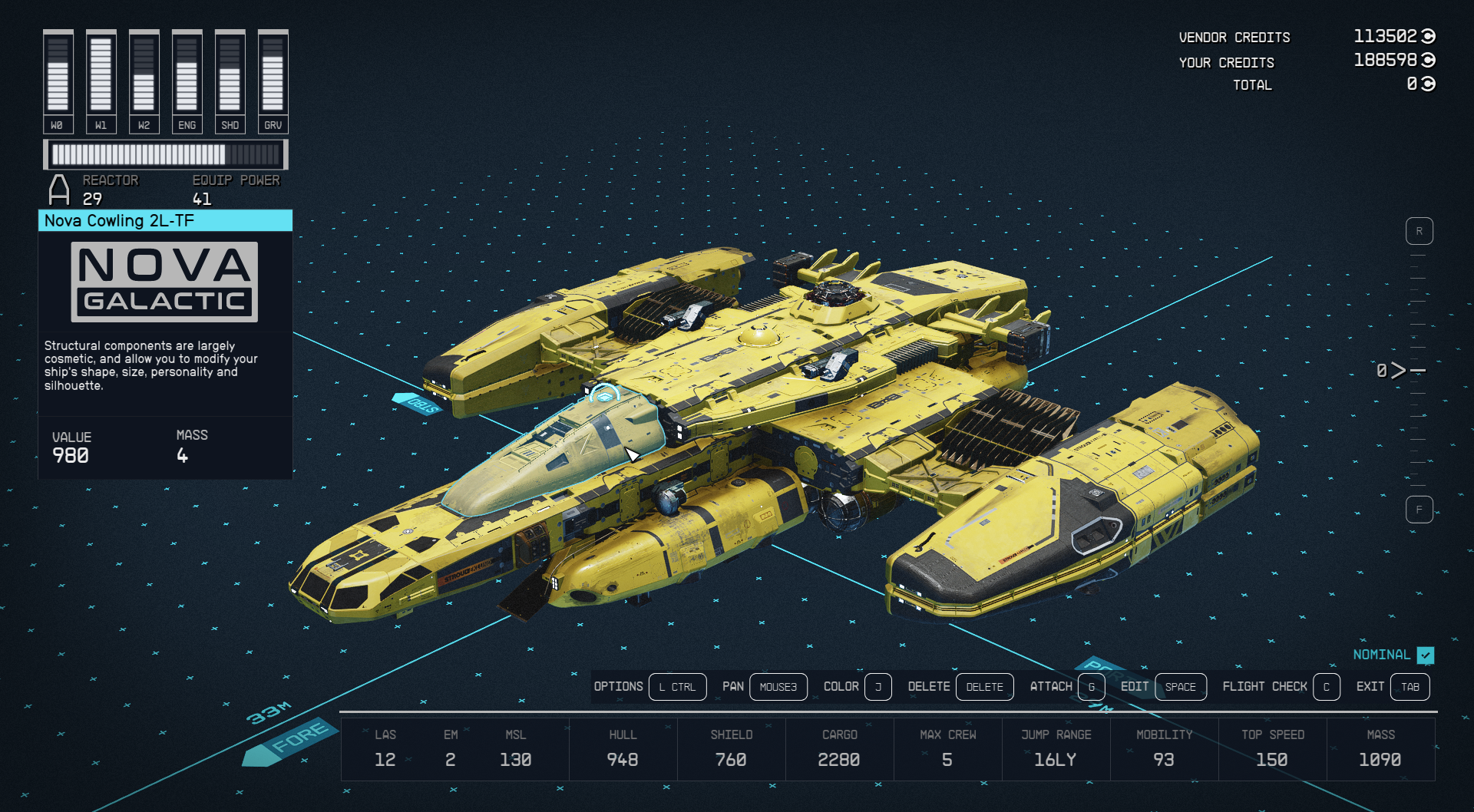Screen dimensions: 1474x812
Task: Select the reactor class A icon
Action: pyautogui.click(x=58, y=188)
